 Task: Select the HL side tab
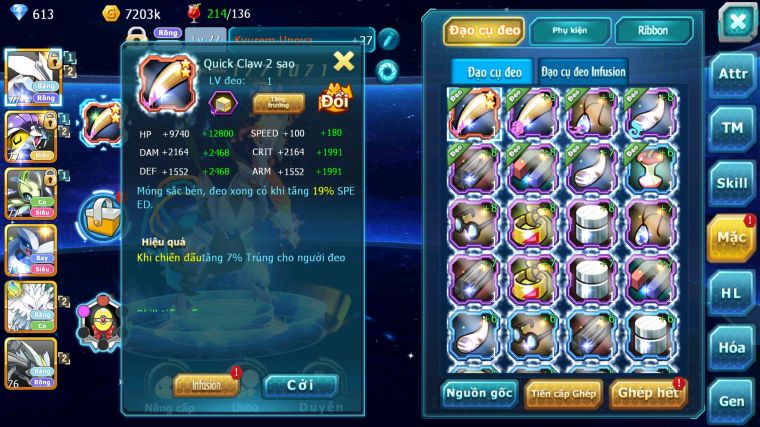pos(732,292)
